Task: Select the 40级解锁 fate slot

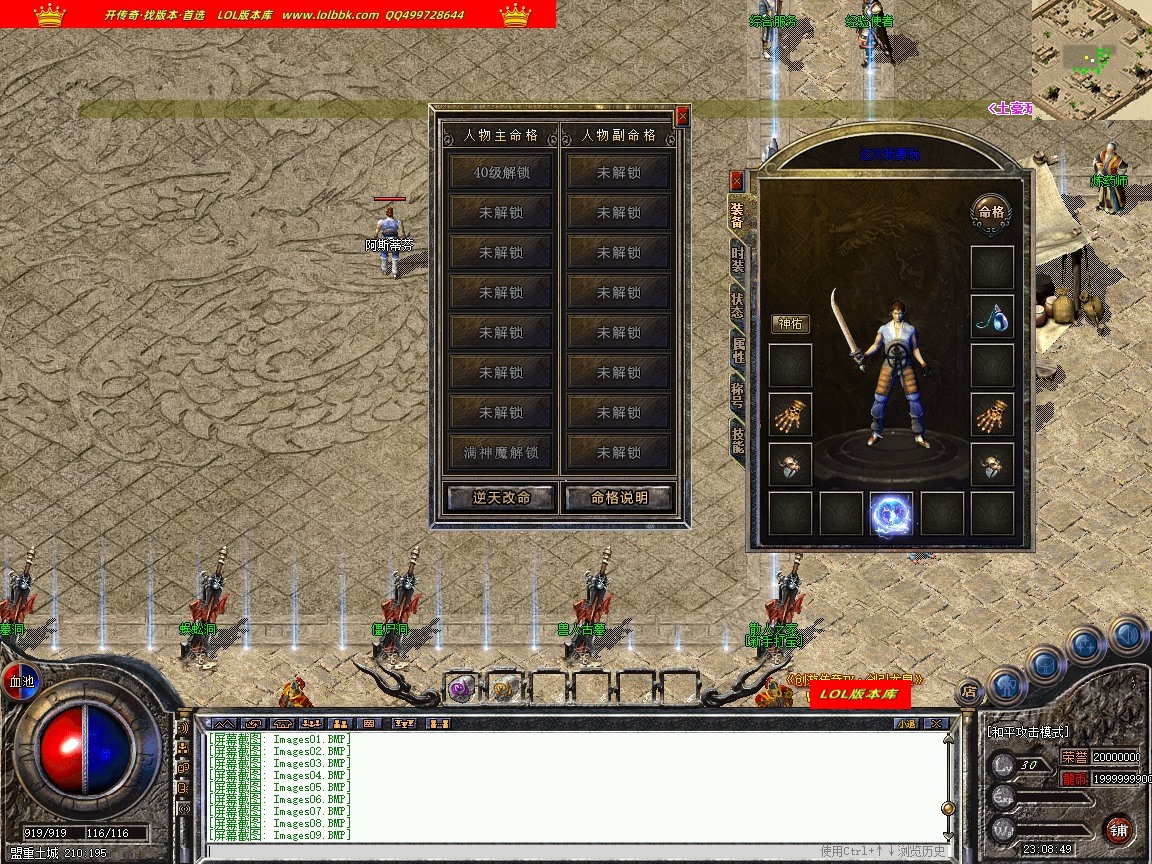Action: (x=501, y=172)
